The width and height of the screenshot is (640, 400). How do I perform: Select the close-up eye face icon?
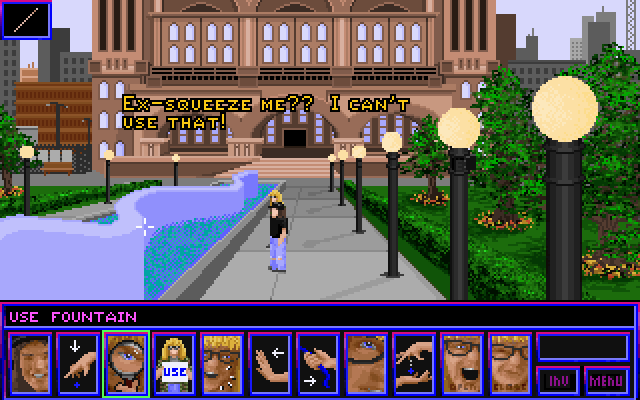(x=366, y=363)
